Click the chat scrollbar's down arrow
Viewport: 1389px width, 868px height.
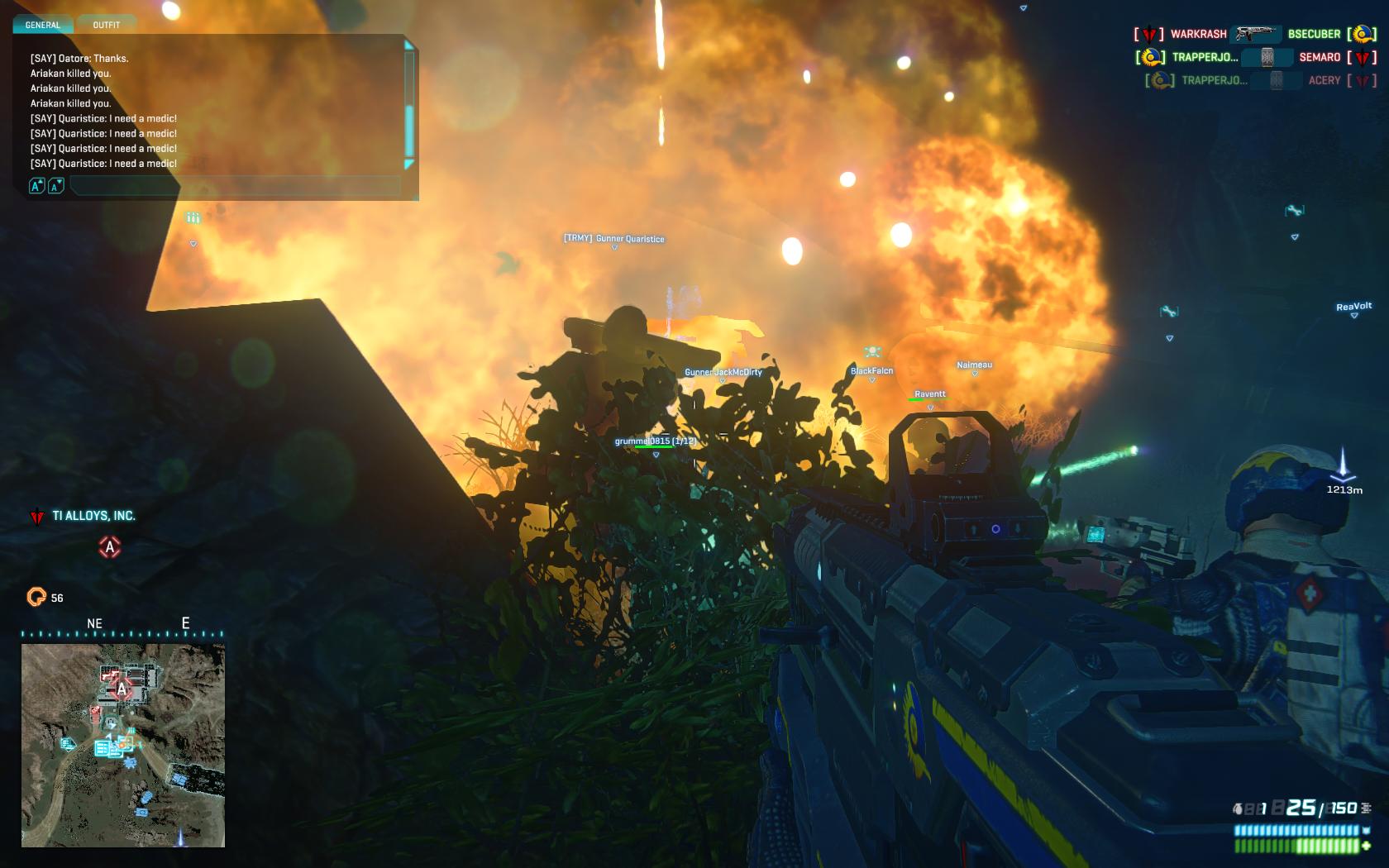coord(408,165)
